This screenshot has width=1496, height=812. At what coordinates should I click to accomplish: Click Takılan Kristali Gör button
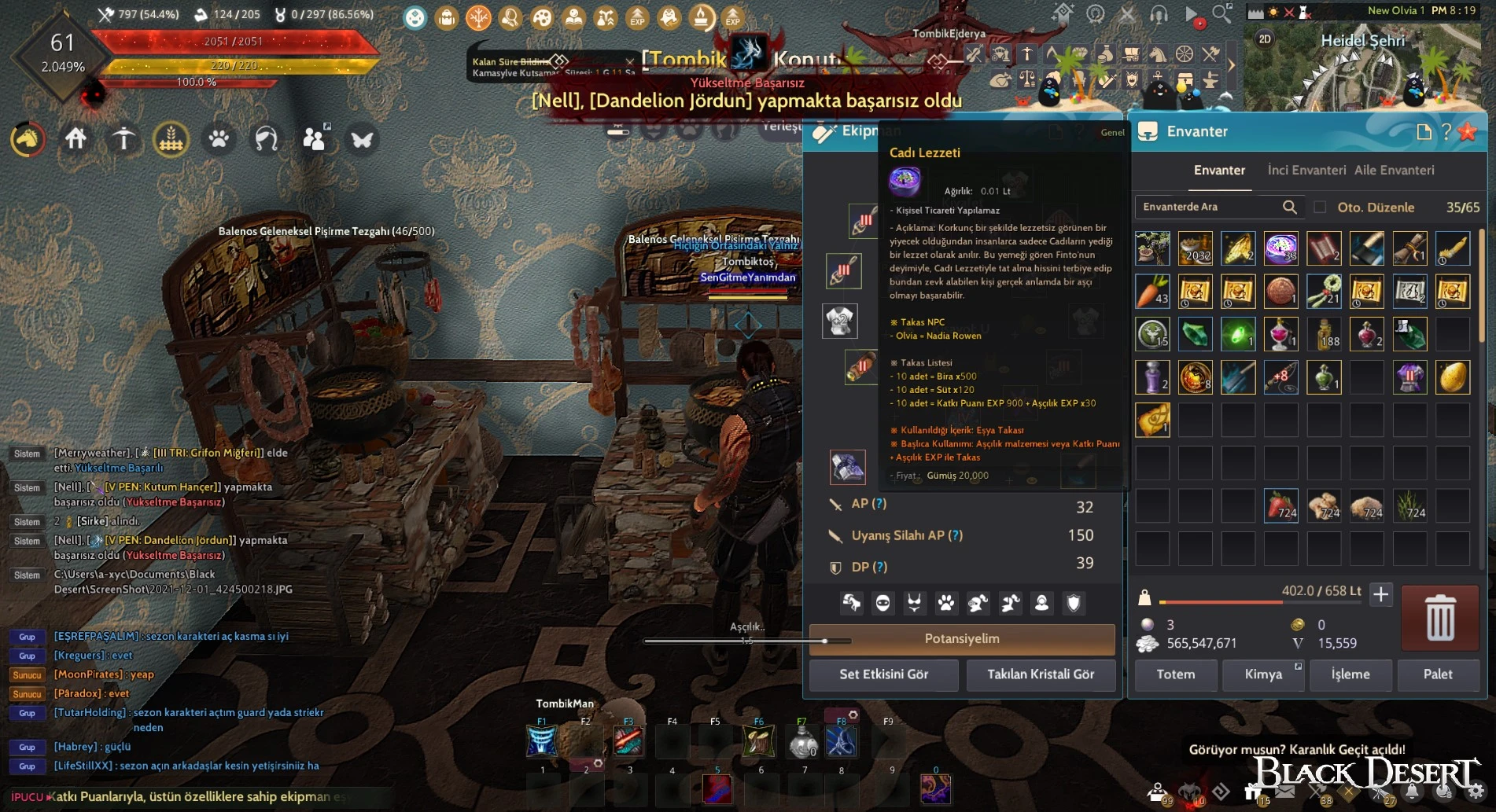pos(1041,674)
